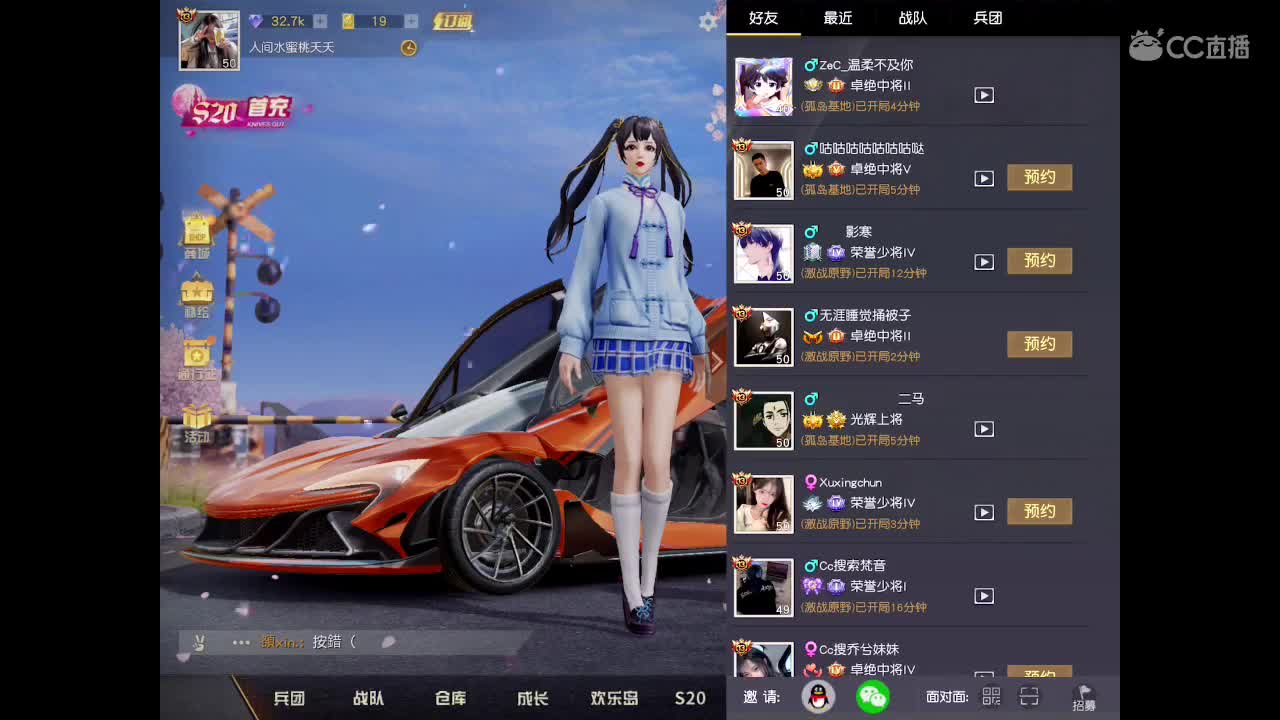Open the 通行证 pass panel
The image size is (1280, 720).
coord(195,358)
